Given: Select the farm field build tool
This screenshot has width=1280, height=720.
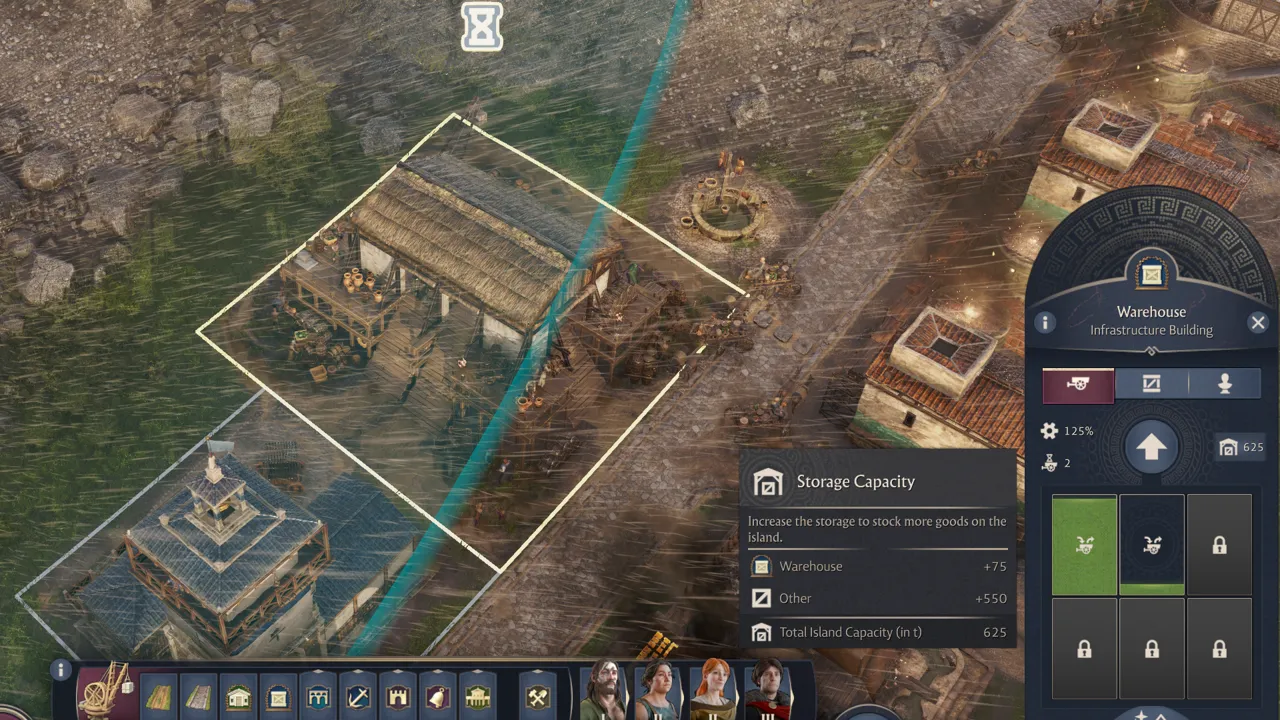Looking at the screenshot, I should pyautogui.click(x=159, y=696).
